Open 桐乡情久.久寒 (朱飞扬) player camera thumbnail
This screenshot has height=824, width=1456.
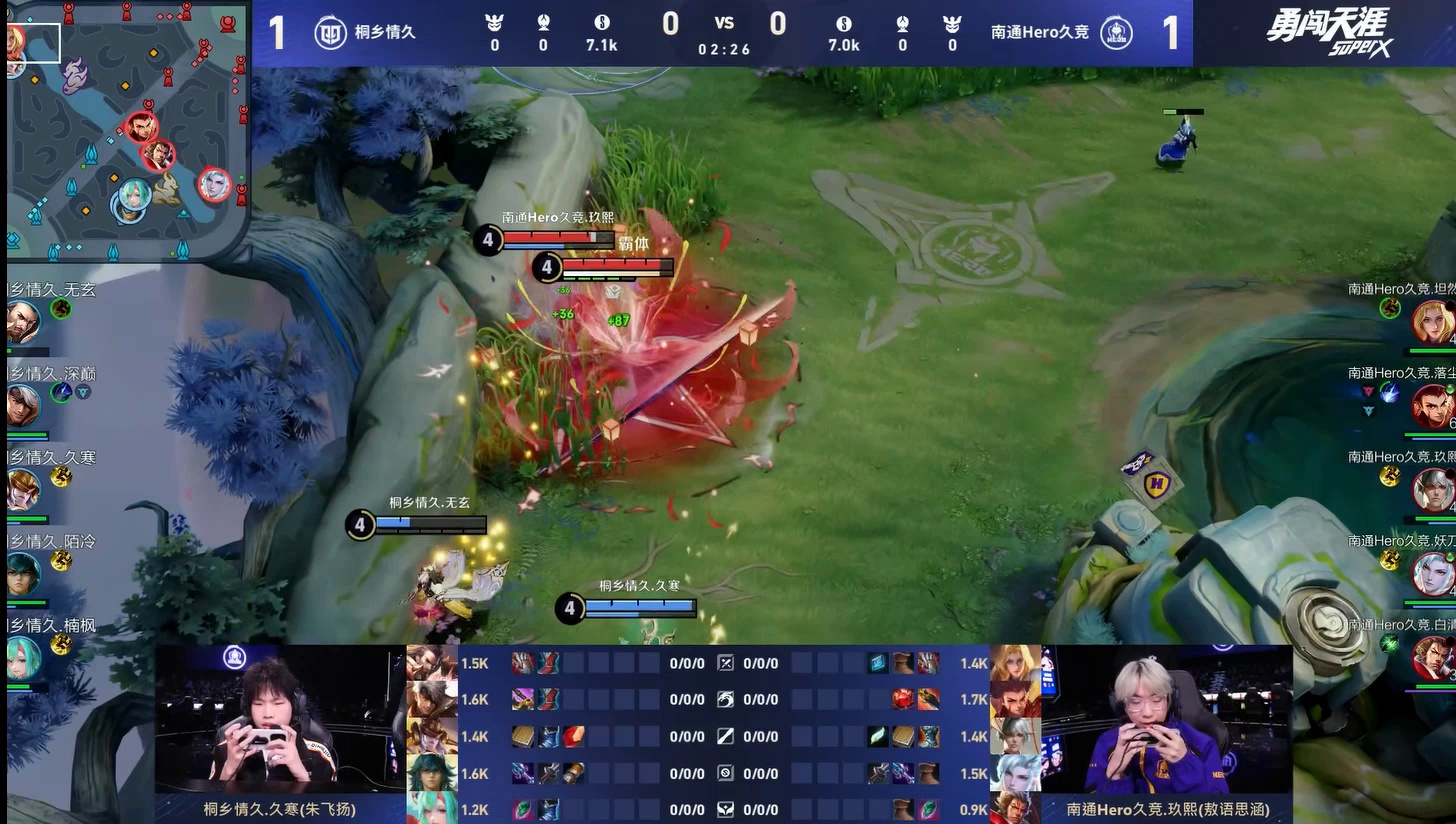[x=280, y=720]
